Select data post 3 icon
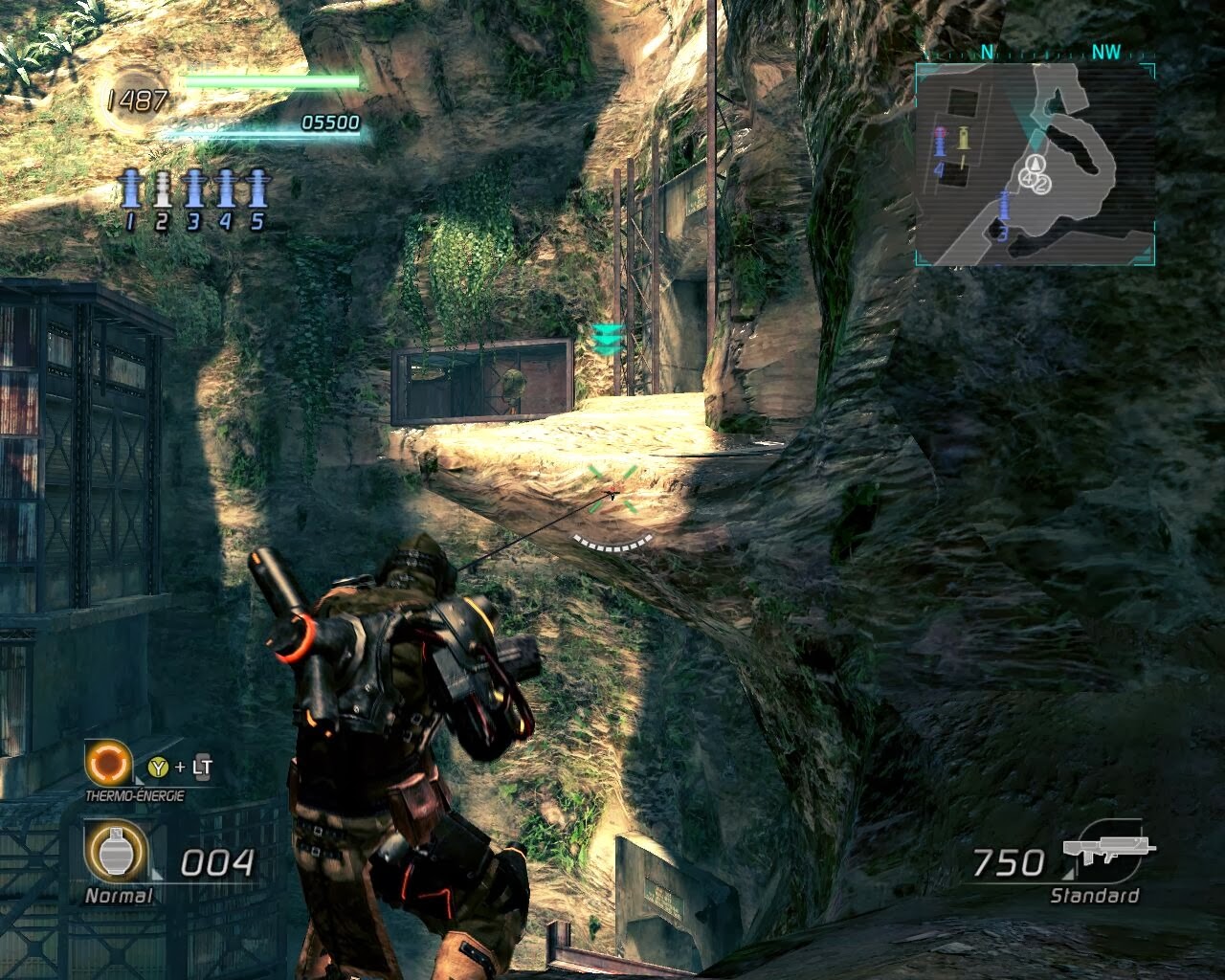 click(x=194, y=189)
